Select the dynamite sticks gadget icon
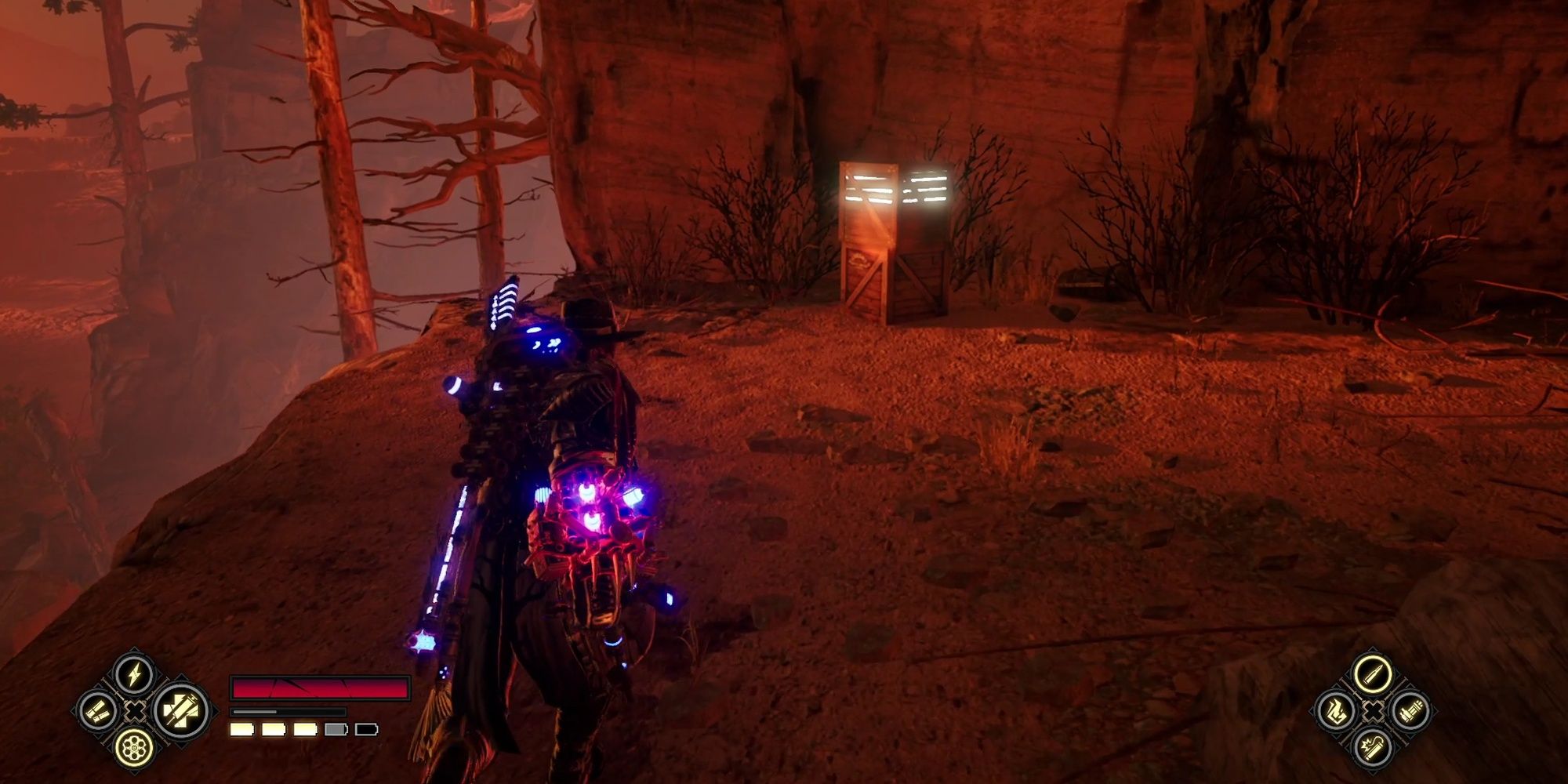This screenshot has width=1568, height=784. (1412, 711)
